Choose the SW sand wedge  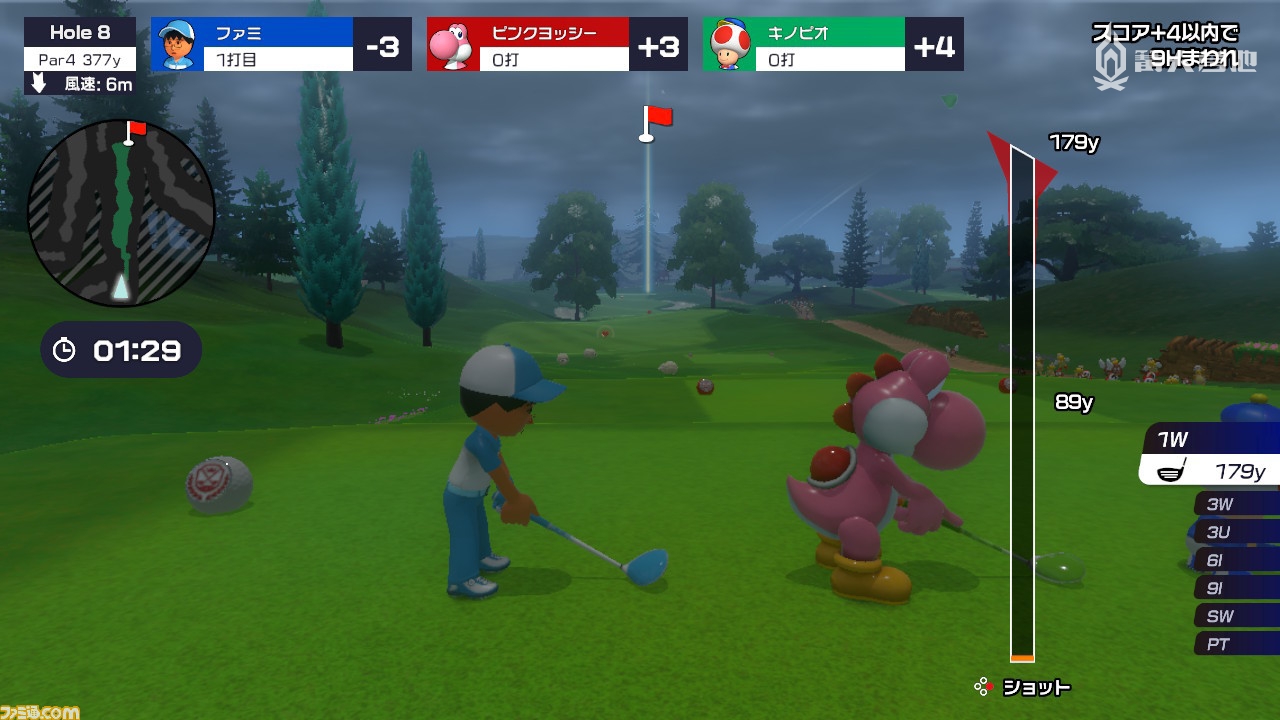pyautogui.click(x=1234, y=616)
